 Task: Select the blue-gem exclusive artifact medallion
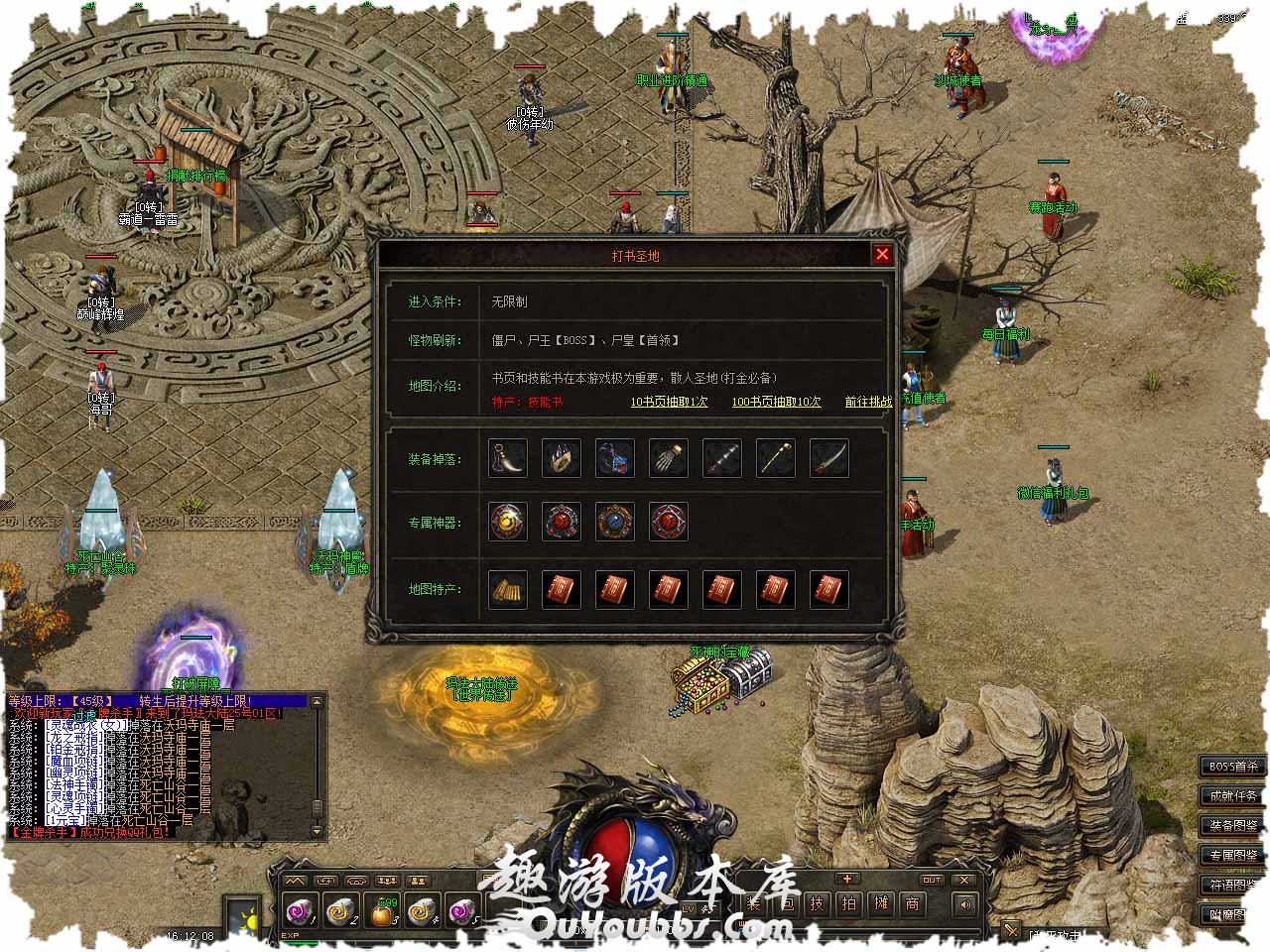(x=615, y=522)
